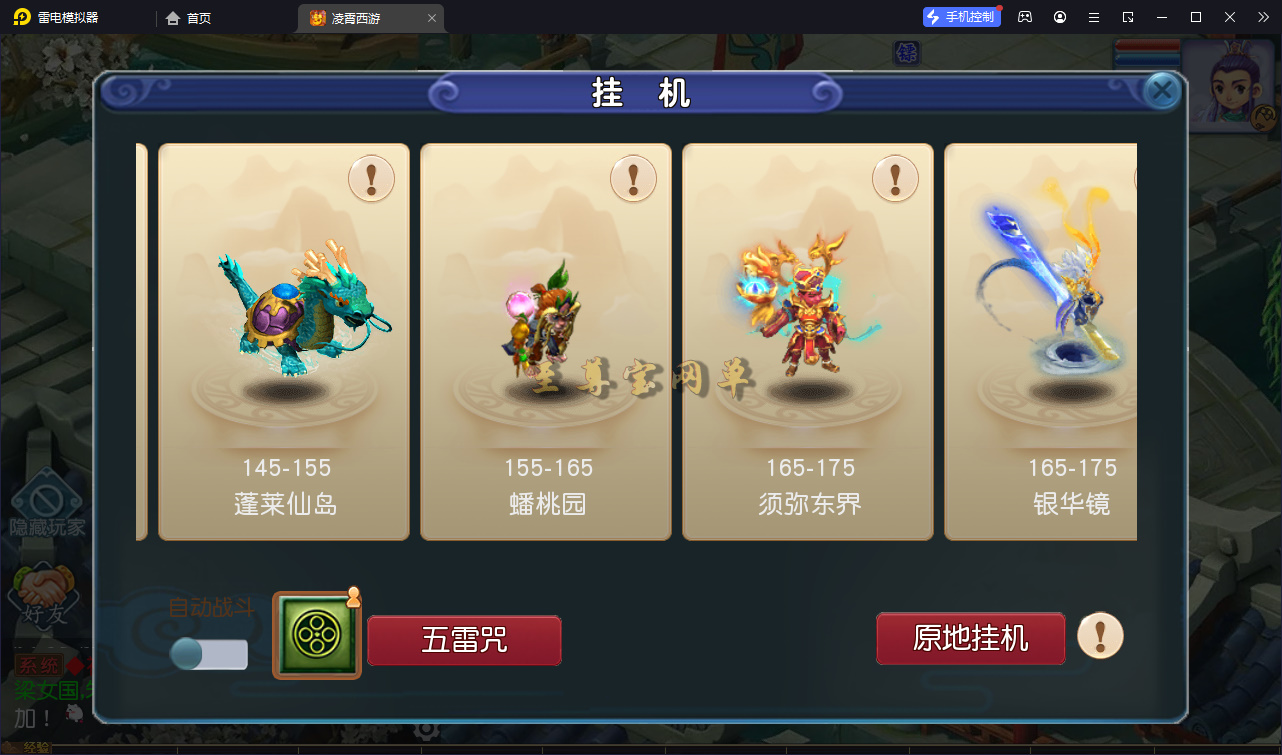Click the user account icon in the title bar

[x=1059, y=17]
